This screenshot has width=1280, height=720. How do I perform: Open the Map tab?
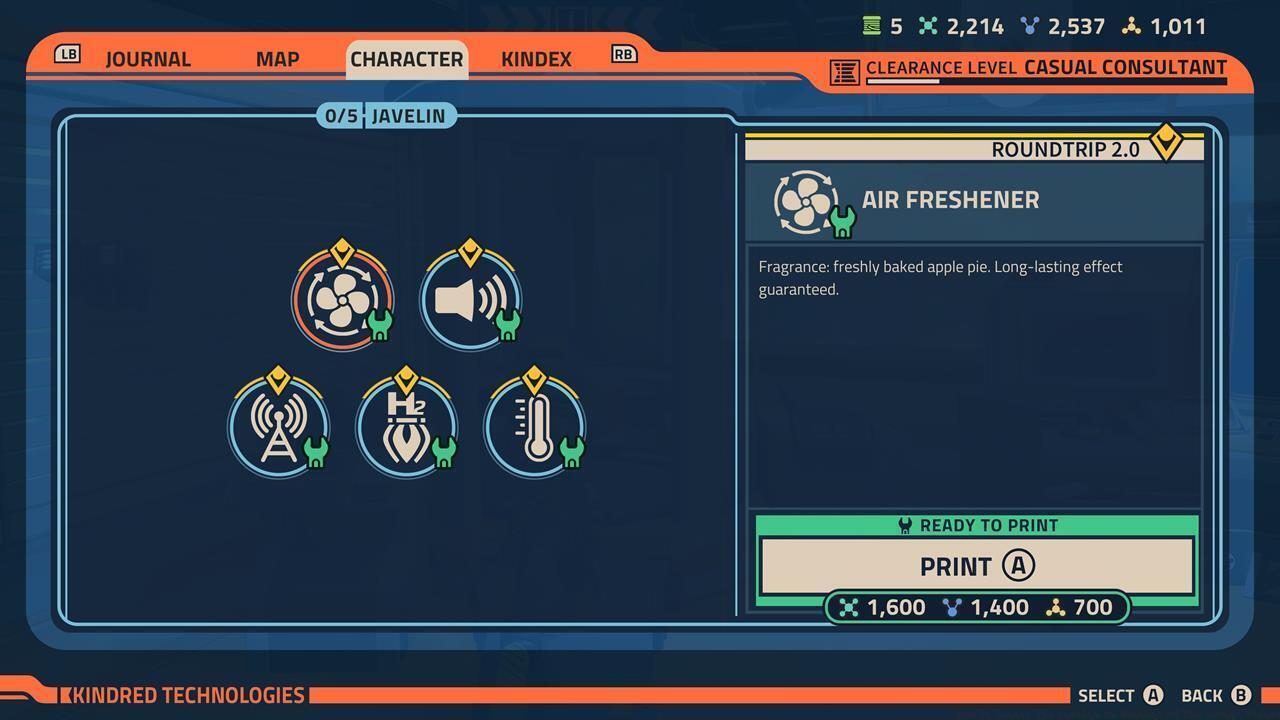tap(276, 59)
